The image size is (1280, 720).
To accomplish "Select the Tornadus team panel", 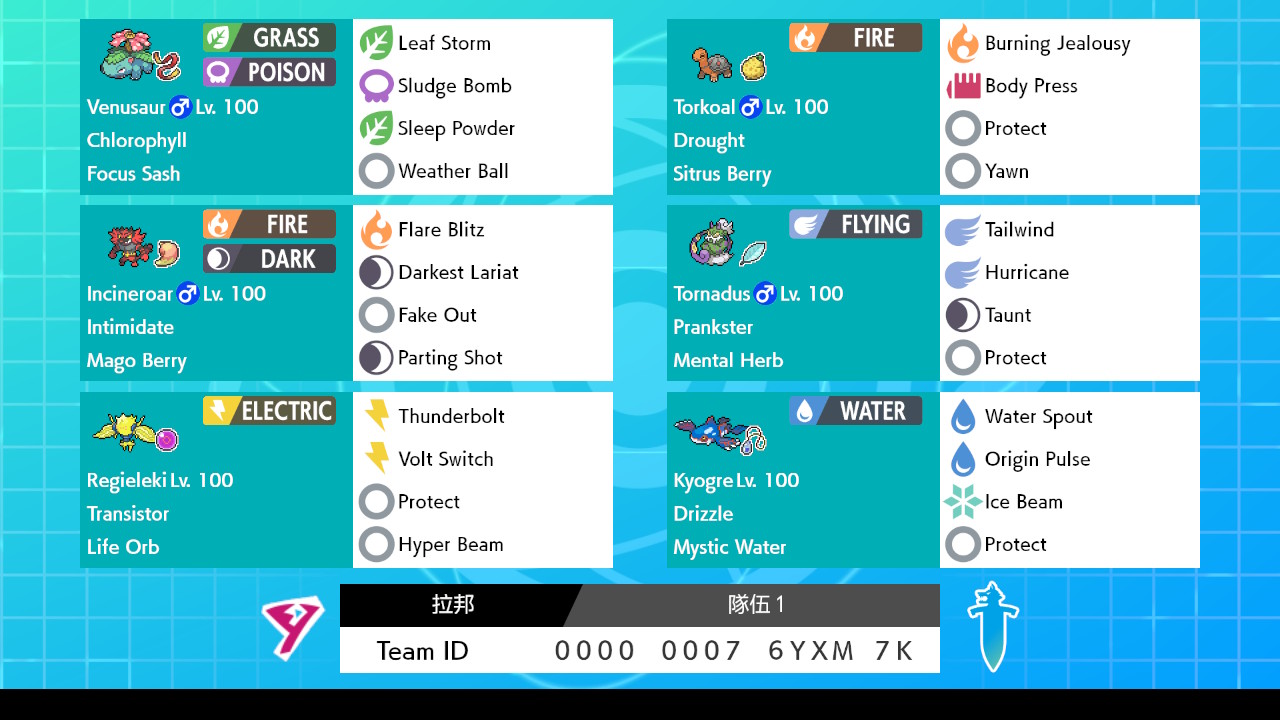I will click(803, 293).
